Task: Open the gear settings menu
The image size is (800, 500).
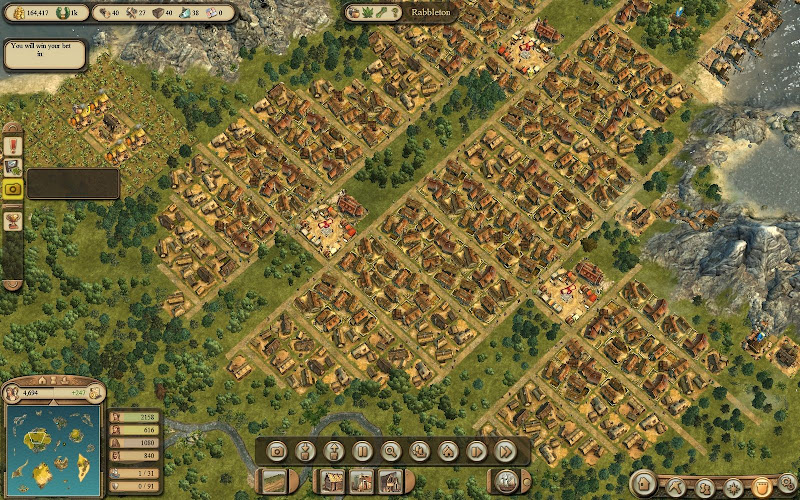Action: (788, 484)
